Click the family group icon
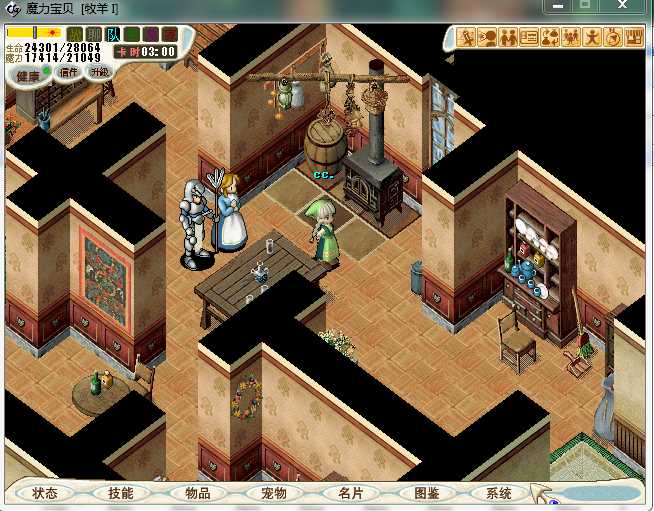This screenshot has height=511, width=654. pos(572,38)
